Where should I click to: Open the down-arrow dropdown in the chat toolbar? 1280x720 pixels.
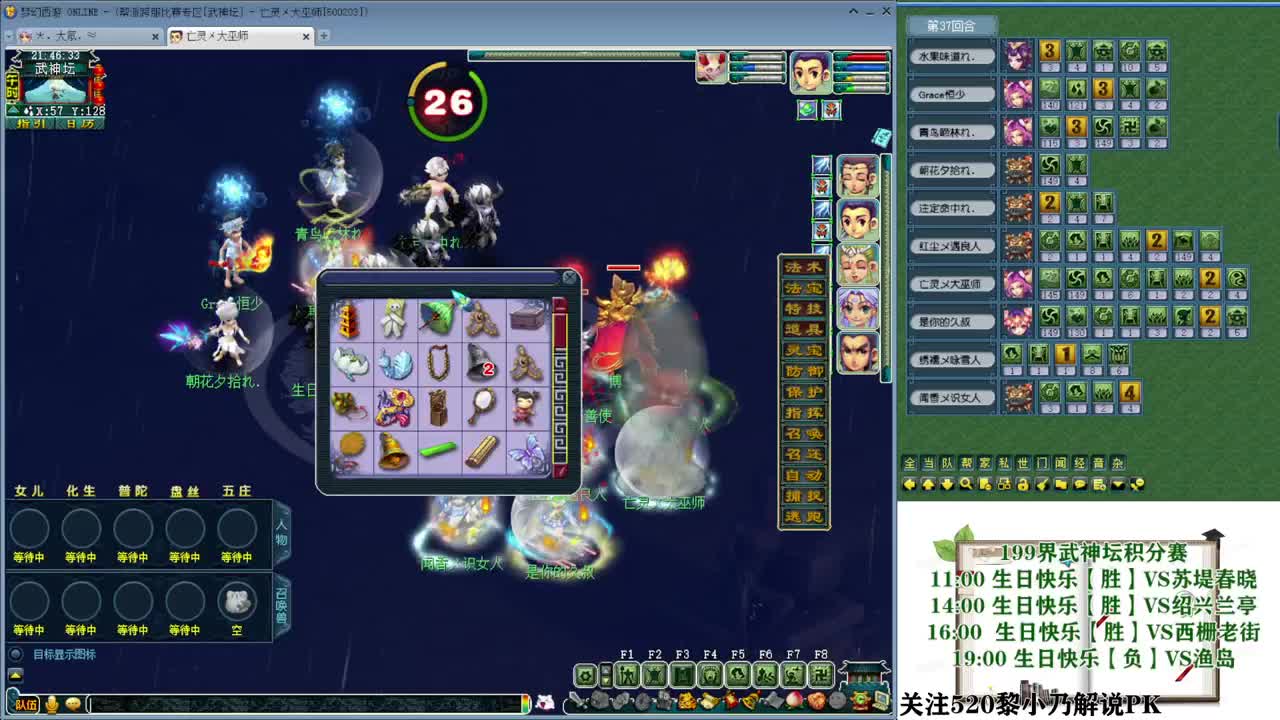tap(1117, 484)
